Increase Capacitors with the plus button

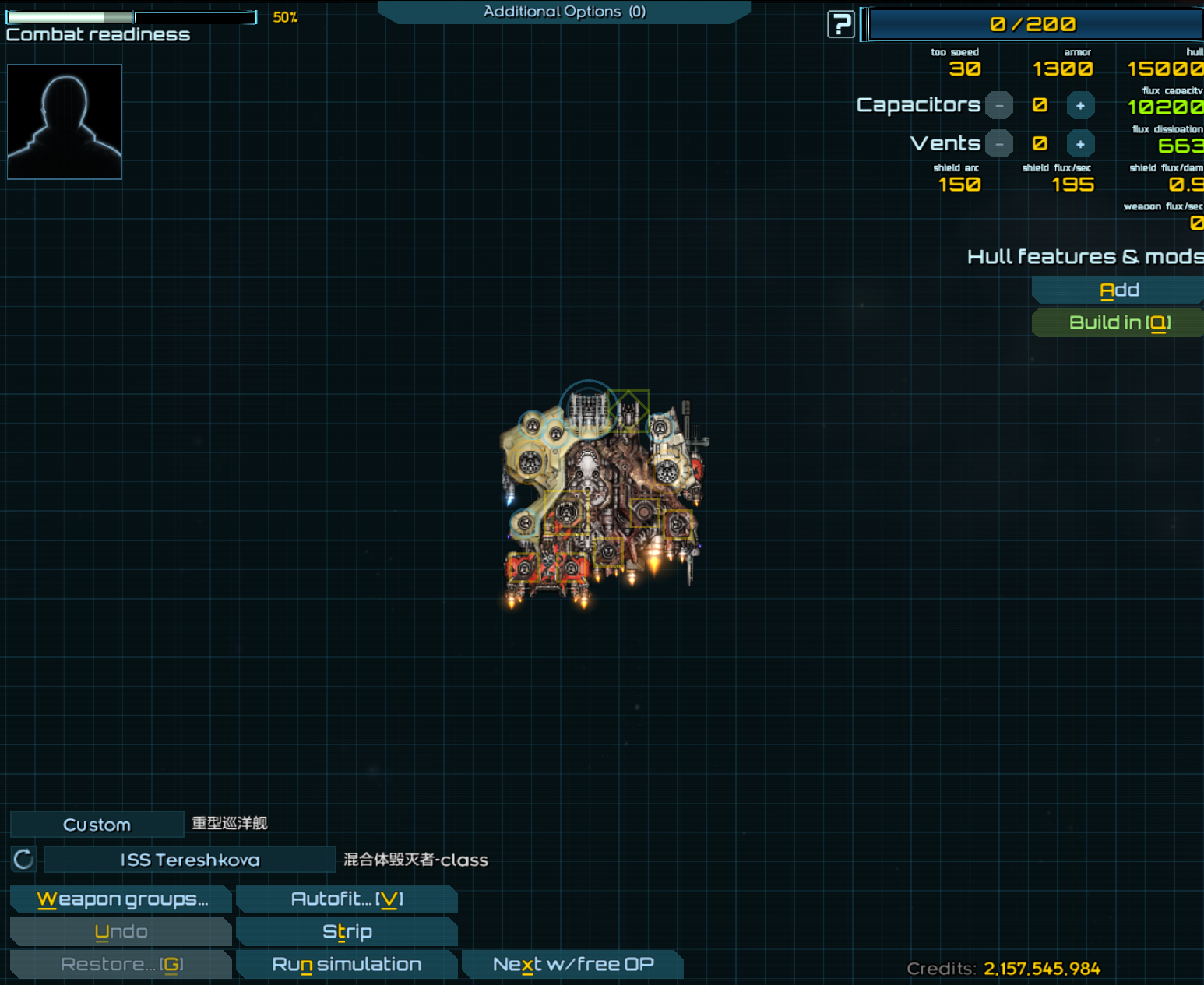click(x=1080, y=105)
